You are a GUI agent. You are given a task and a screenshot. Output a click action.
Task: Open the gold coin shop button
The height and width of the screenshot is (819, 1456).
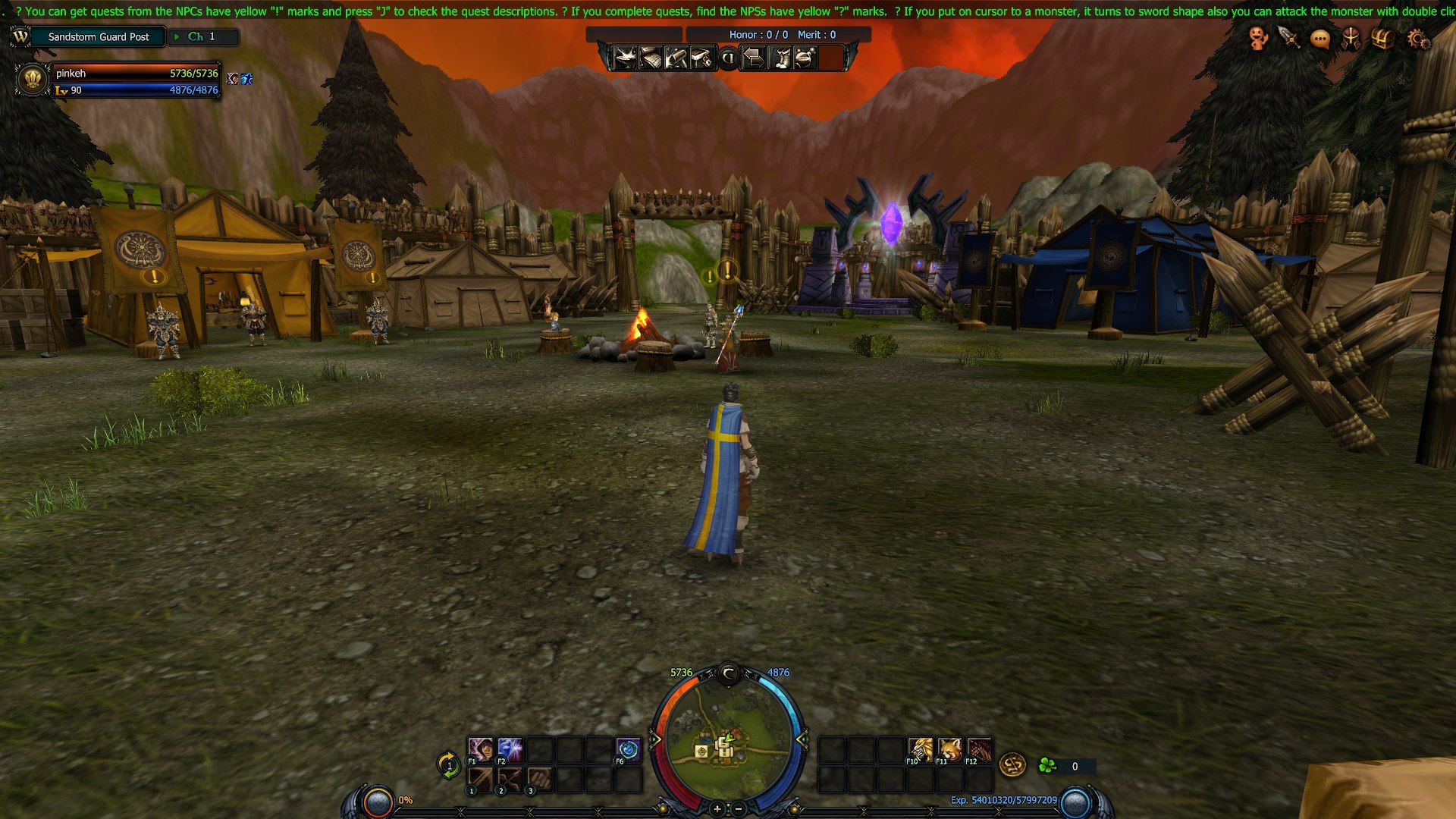coord(1012,765)
